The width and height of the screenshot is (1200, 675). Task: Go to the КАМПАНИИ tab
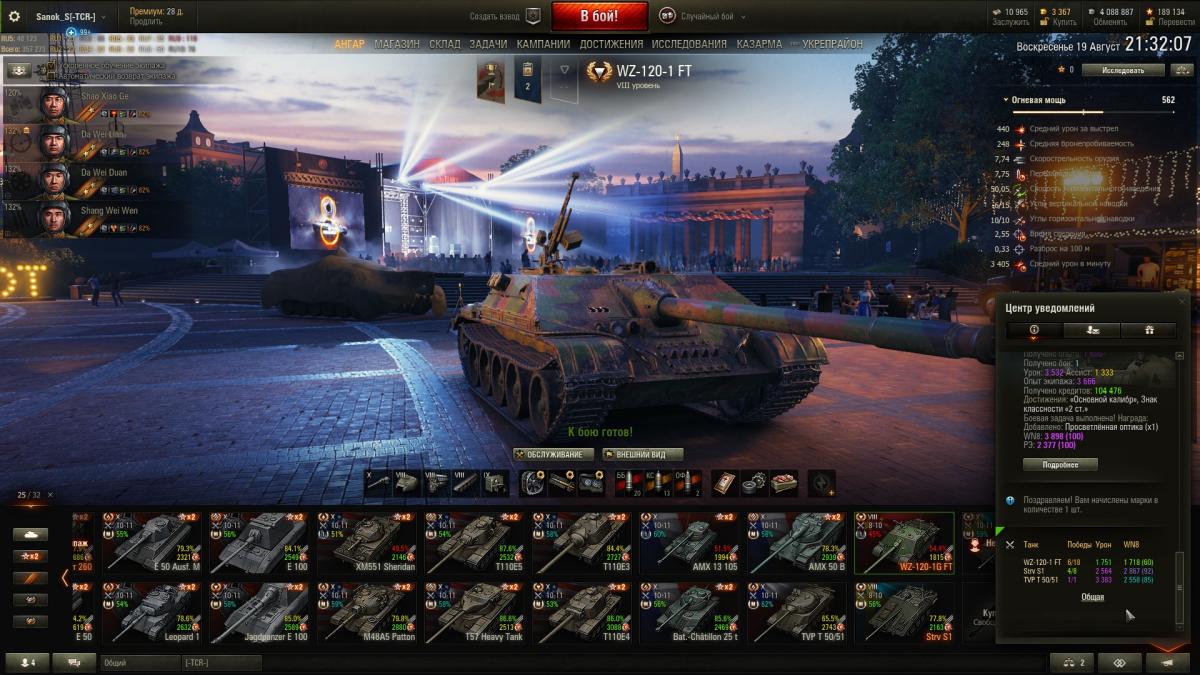point(543,45)
